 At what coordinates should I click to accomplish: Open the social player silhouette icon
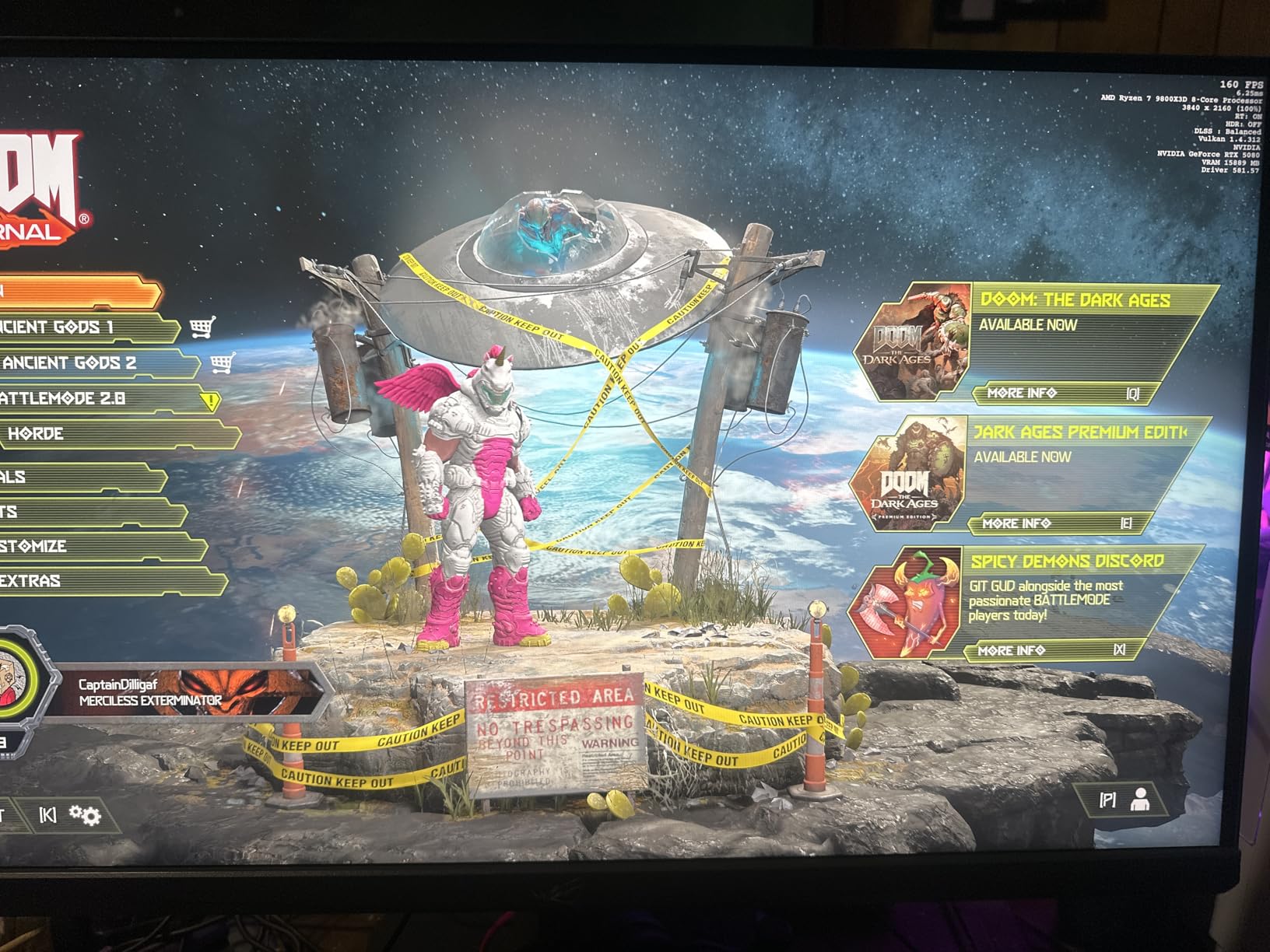pyautogui.click(x=1141, y=800)
